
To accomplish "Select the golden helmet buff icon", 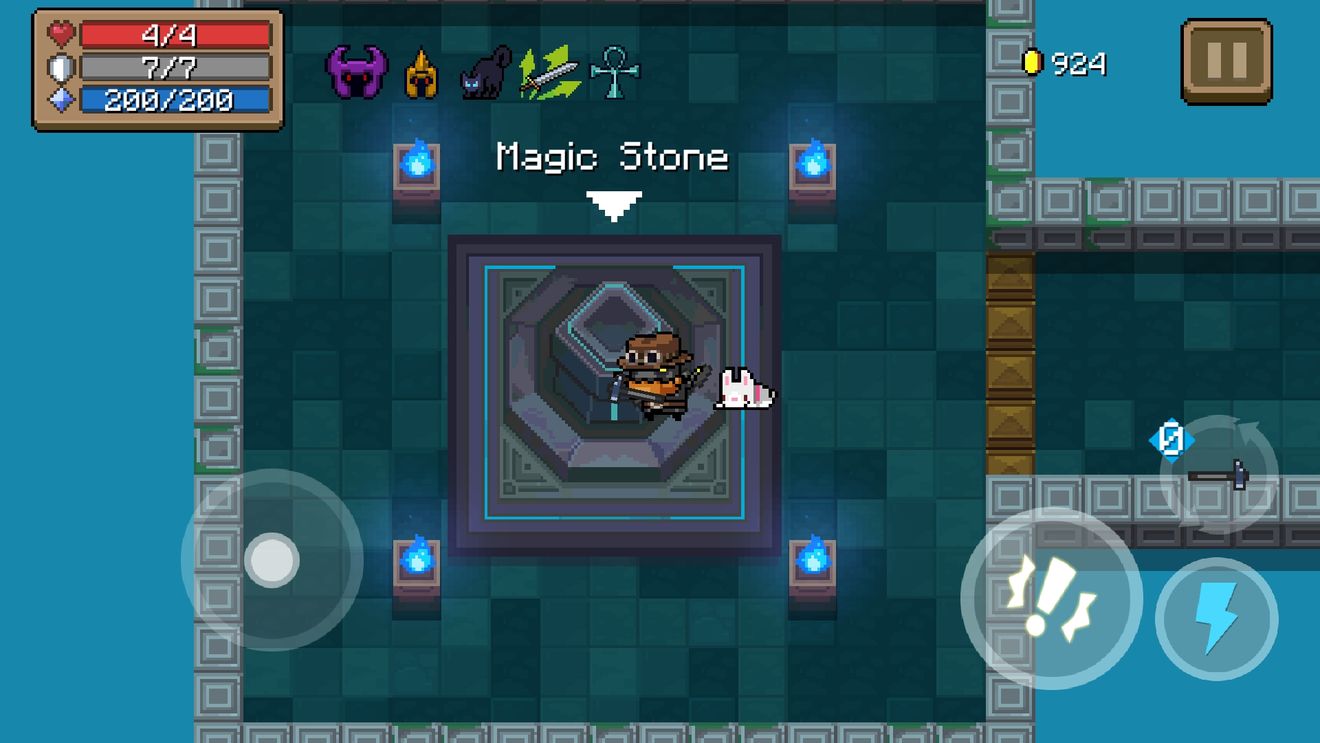I will [x=421, y=74].
